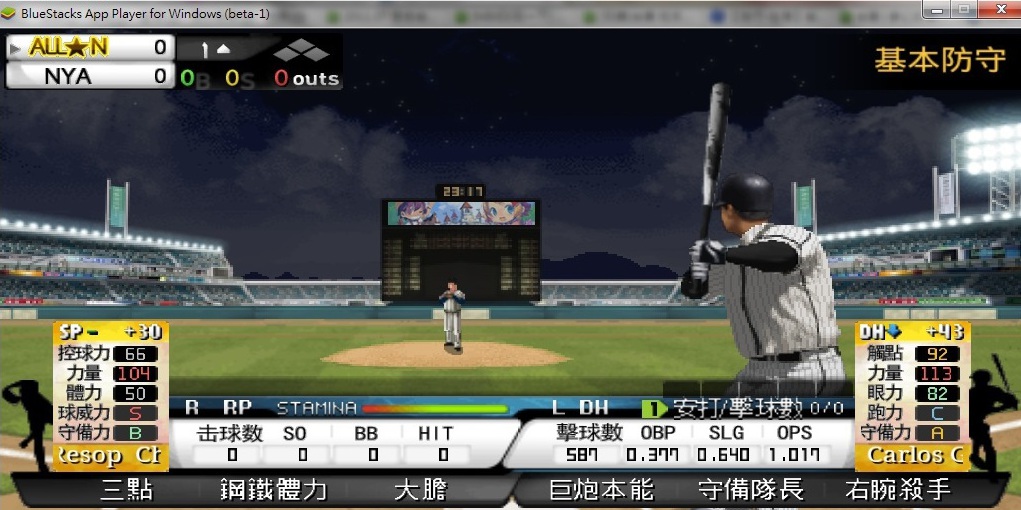Tap the 鋼鐵體力 skill label
This screenshot has height=510, width=1021.
[x=273, y=490]
